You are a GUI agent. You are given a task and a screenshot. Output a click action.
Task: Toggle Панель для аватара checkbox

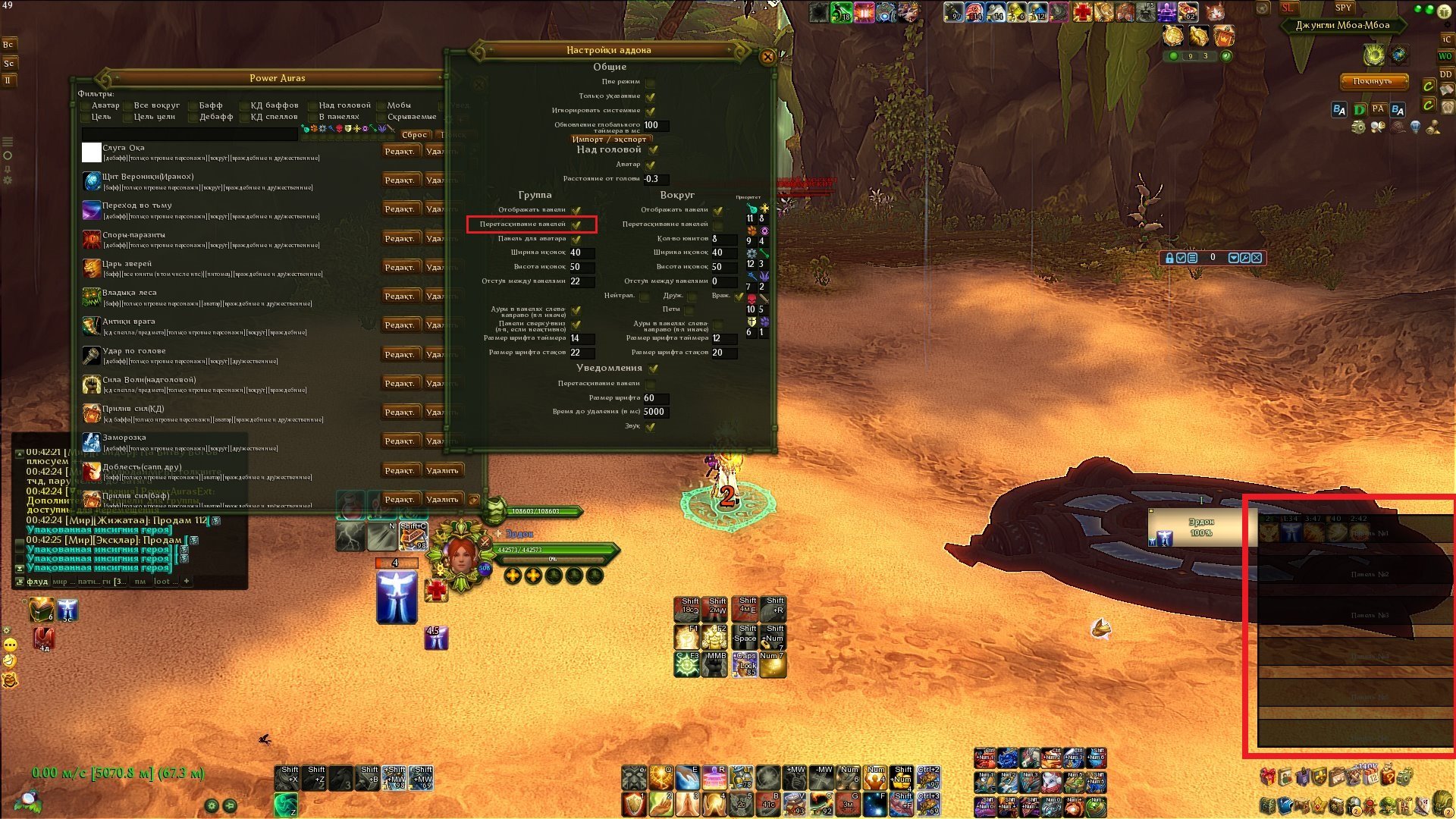(x=576, y=239)
